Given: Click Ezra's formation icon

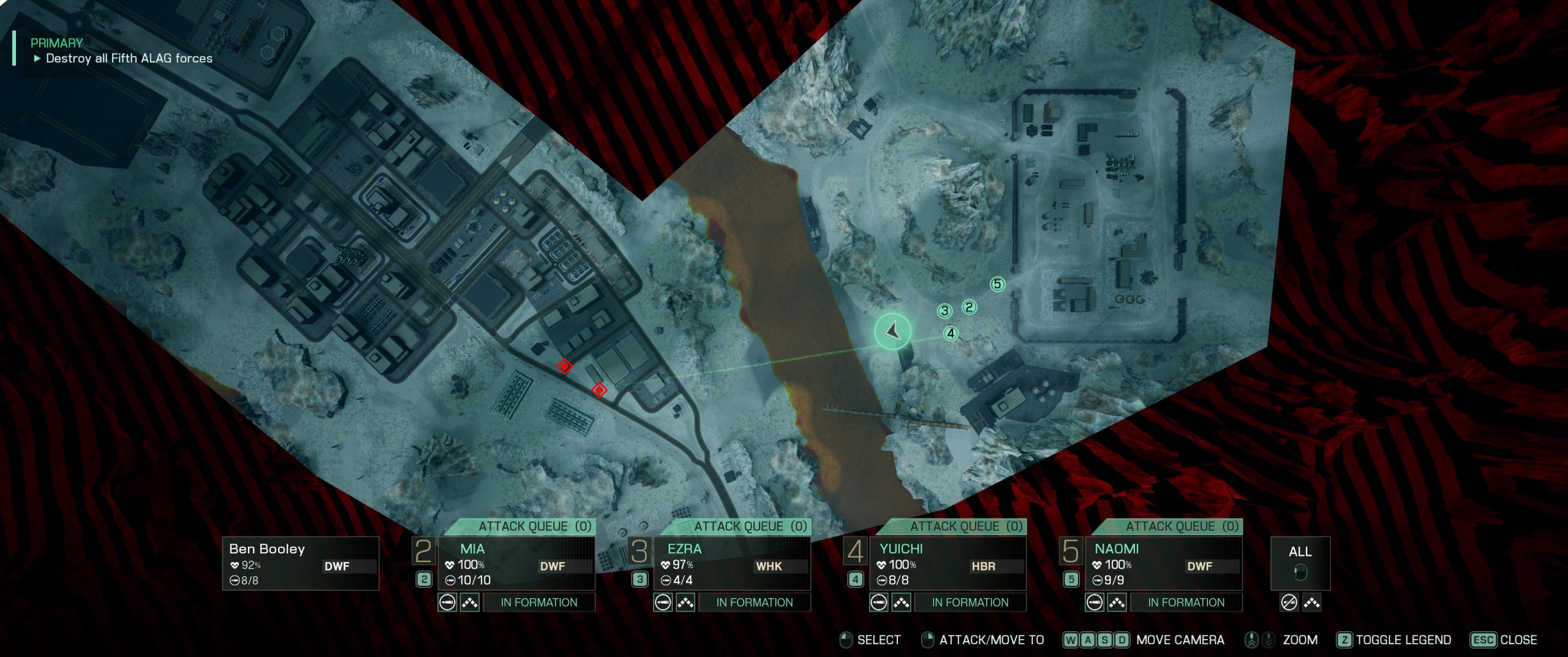Looking at the screenshot, I should click(x=685, y=602).
